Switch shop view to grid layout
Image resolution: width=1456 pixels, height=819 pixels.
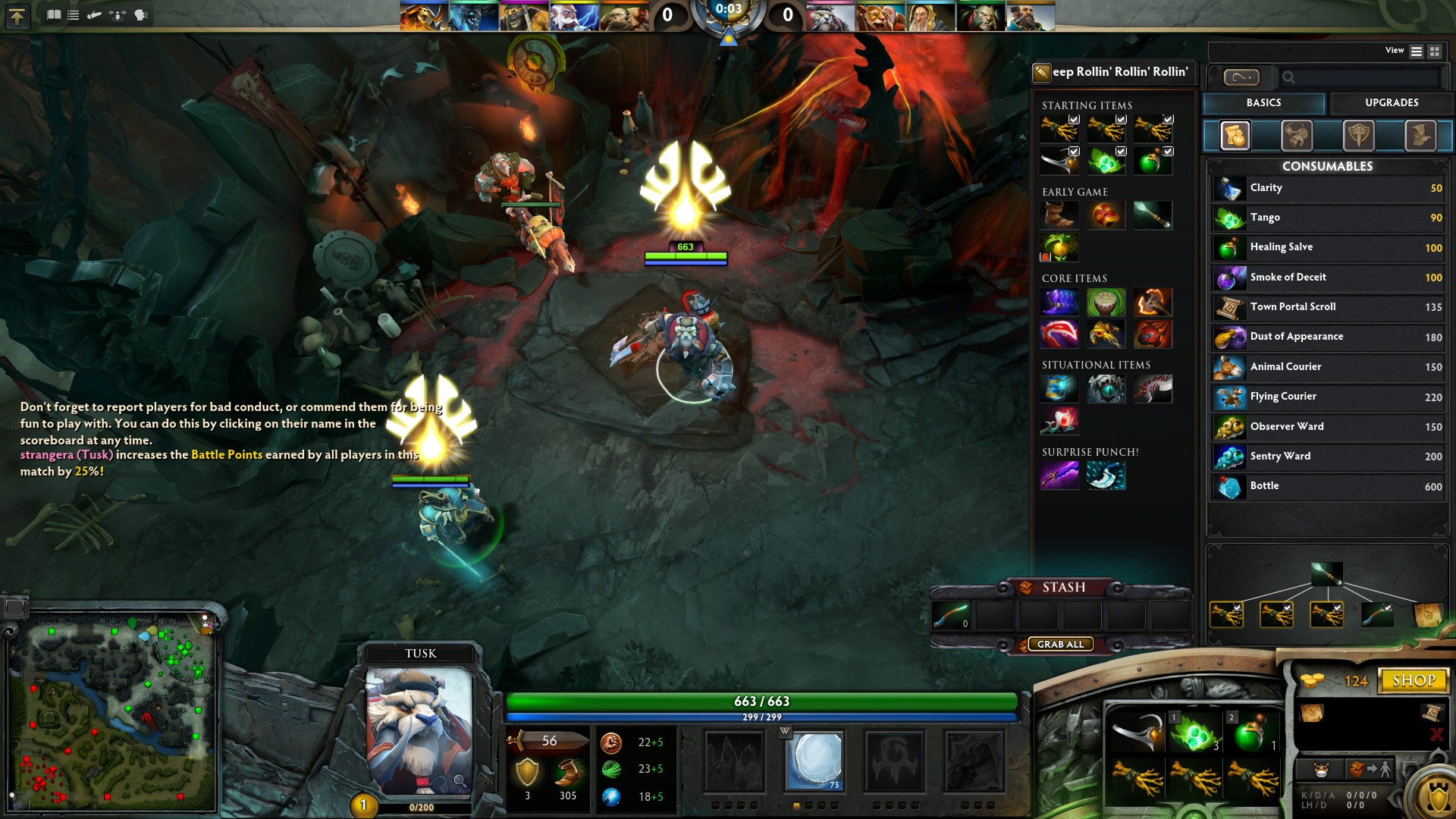[x=1434, y=52]
